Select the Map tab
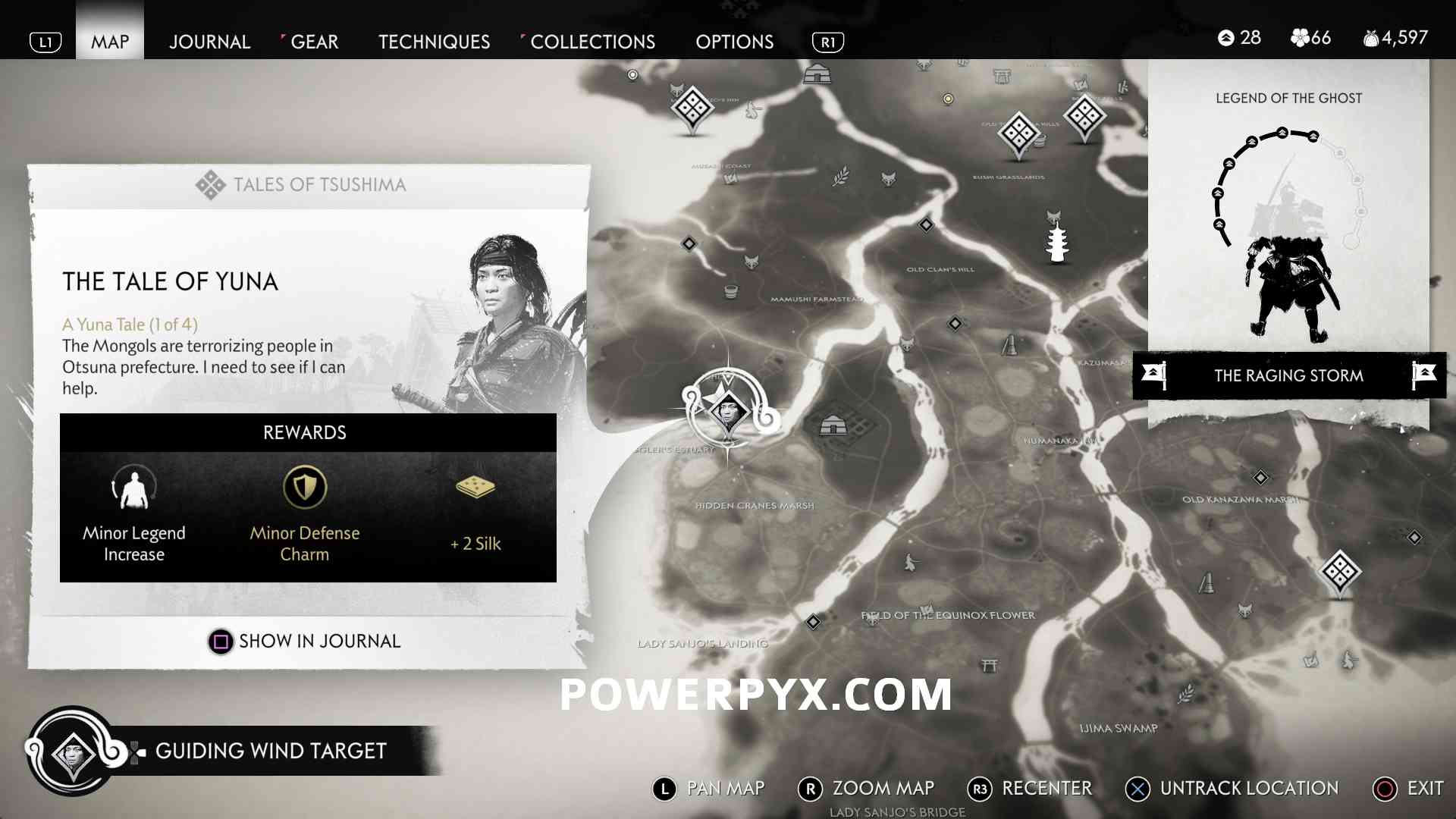1456x819 pixels. tap(110, 42)
